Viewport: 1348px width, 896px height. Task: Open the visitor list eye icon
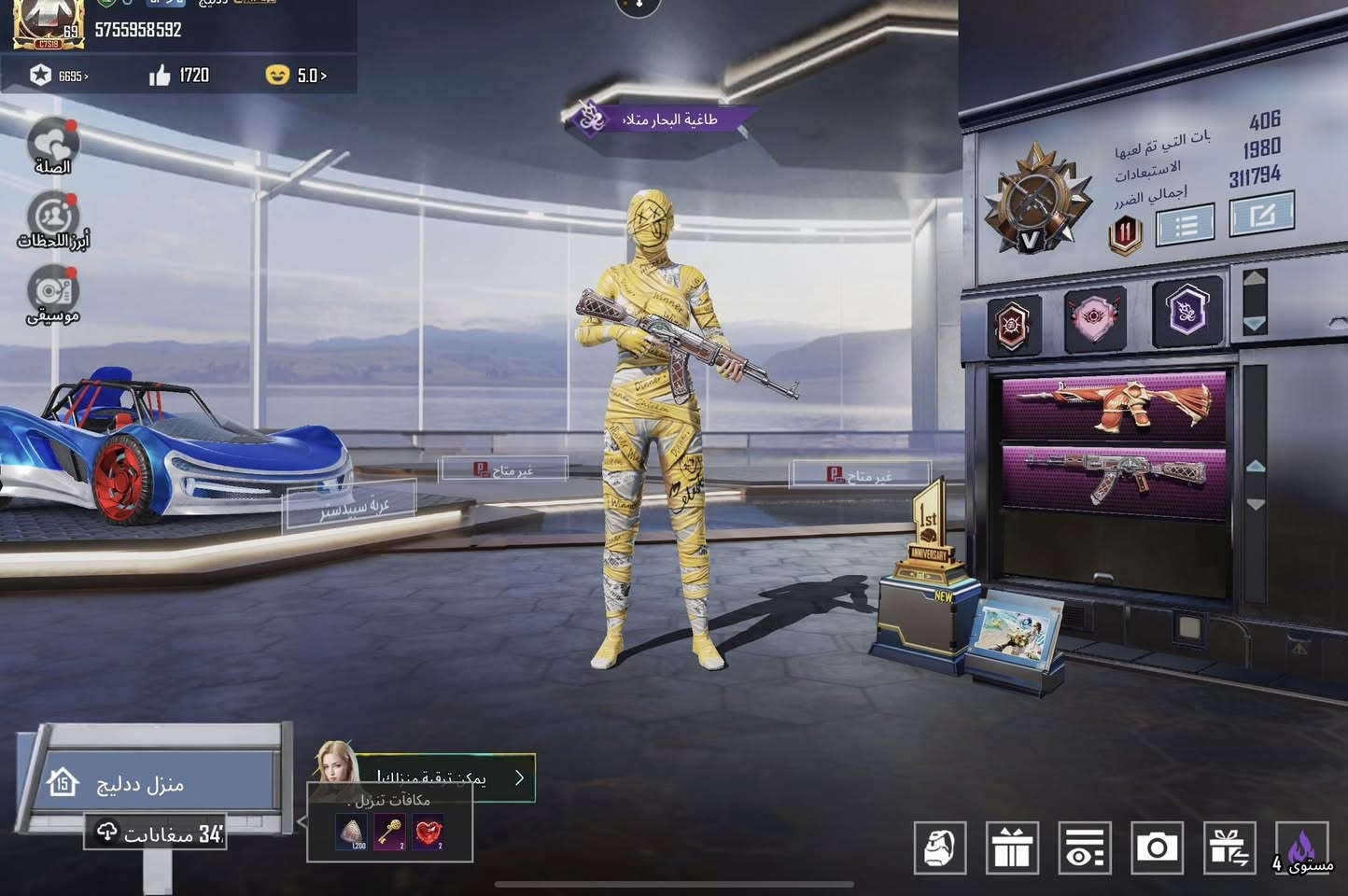(1085, 848)
